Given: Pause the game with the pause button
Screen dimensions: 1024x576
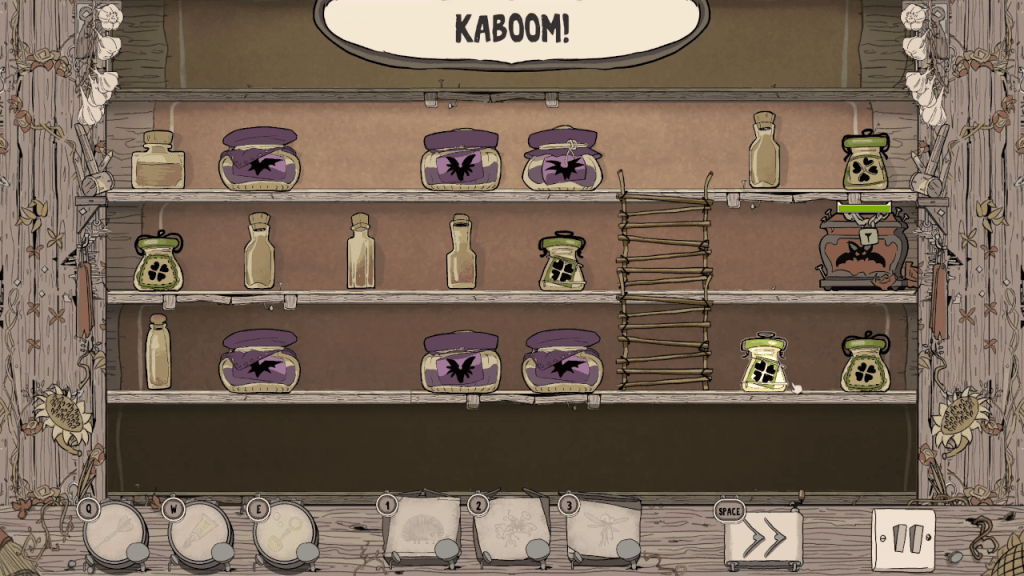Looking at the screenshot, I should 903,539.
